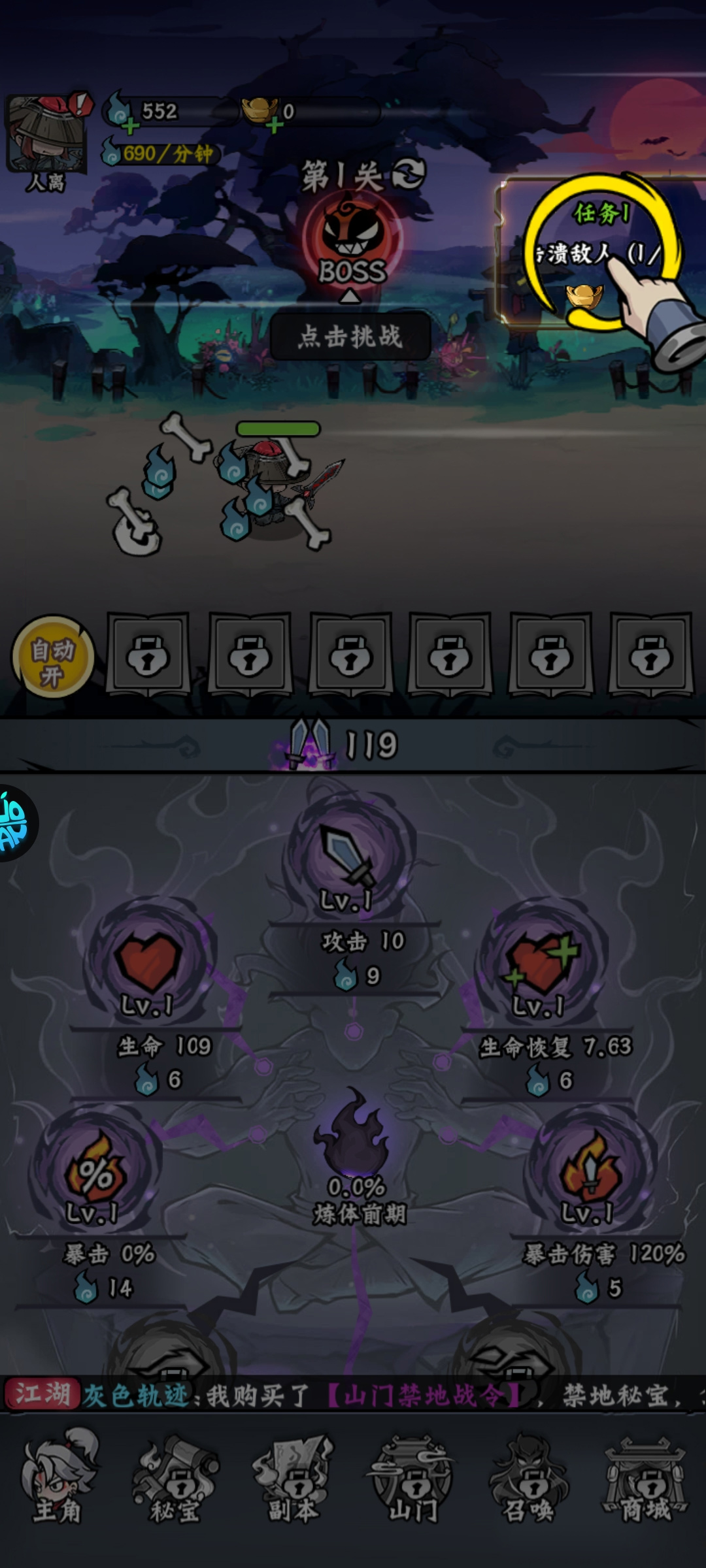Upgrade the 生命恢复 health regen skill

[x=541, y=960]
